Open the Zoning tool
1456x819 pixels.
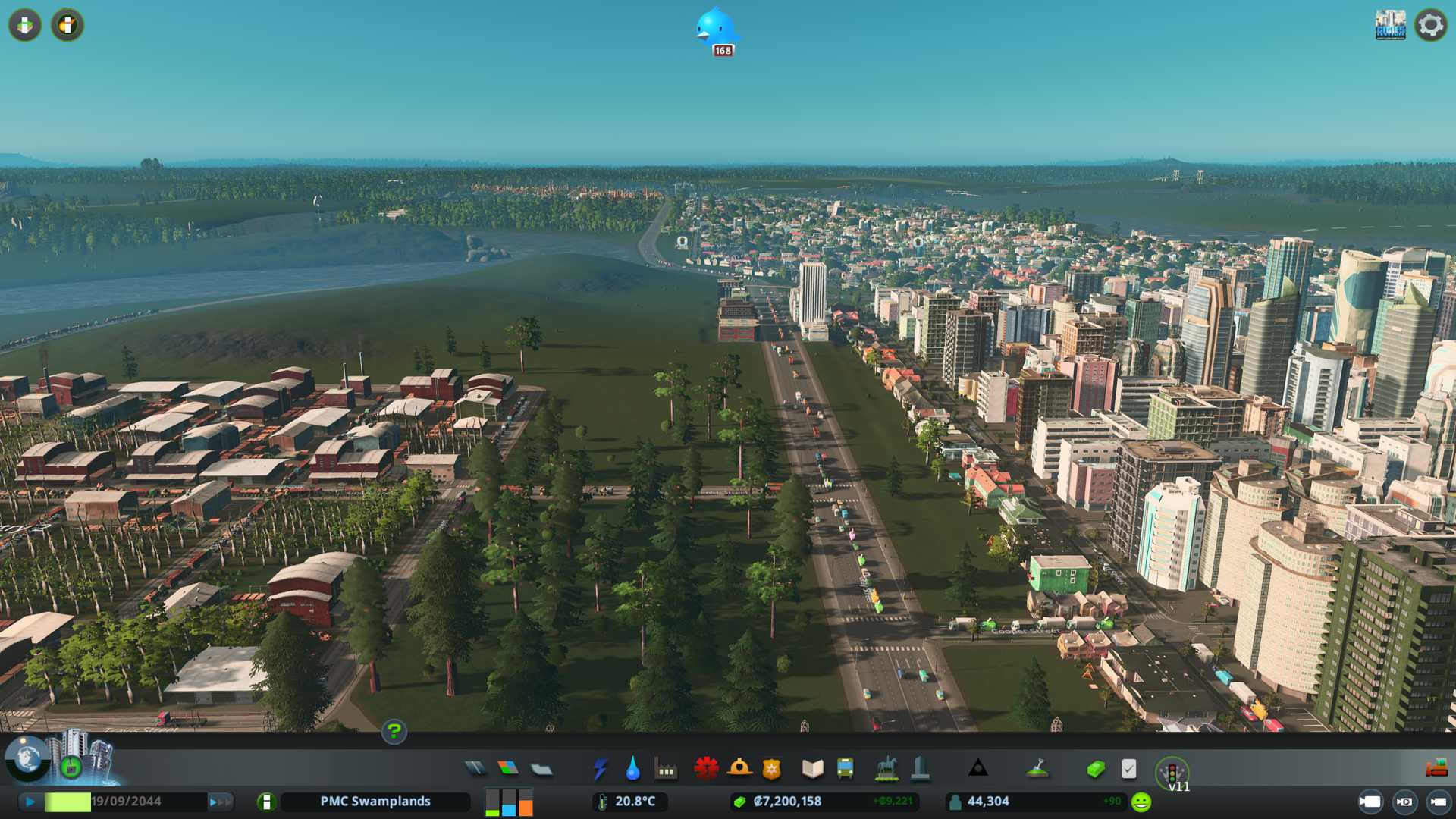(x=508, y=769)
